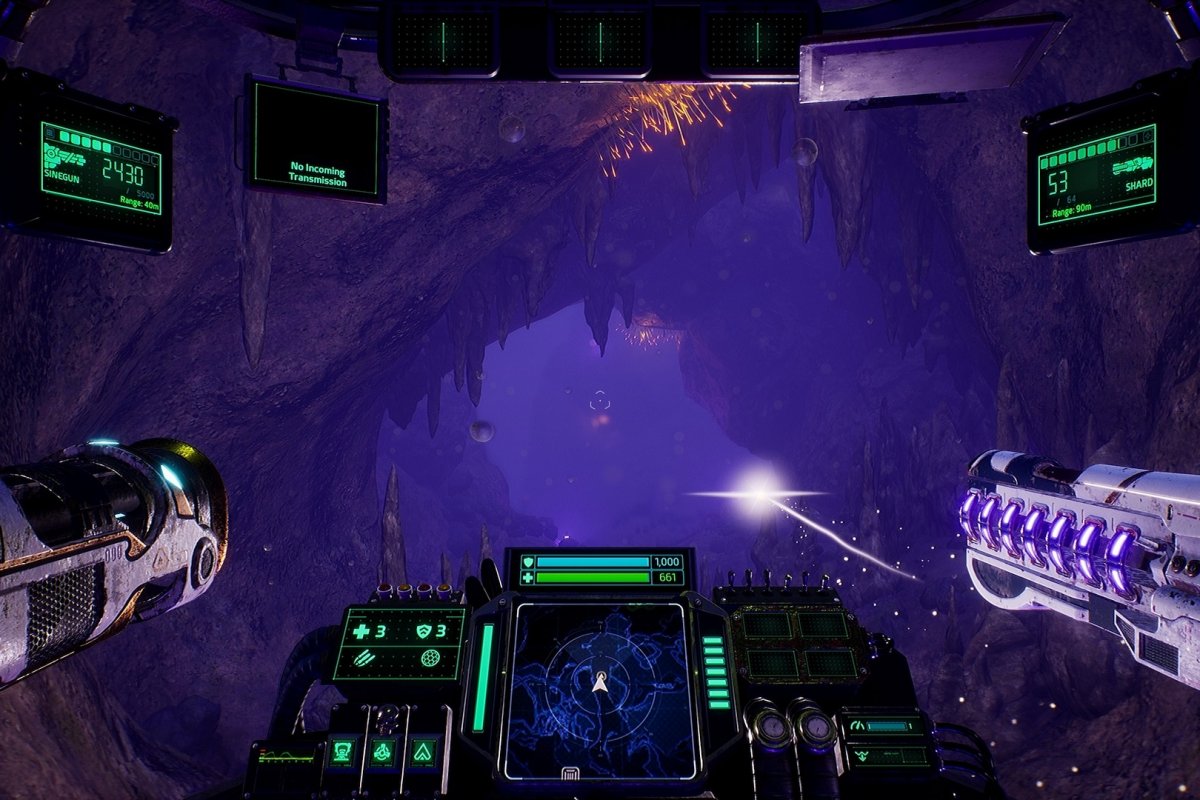Click the pilot face icon button

pos(343,751)
